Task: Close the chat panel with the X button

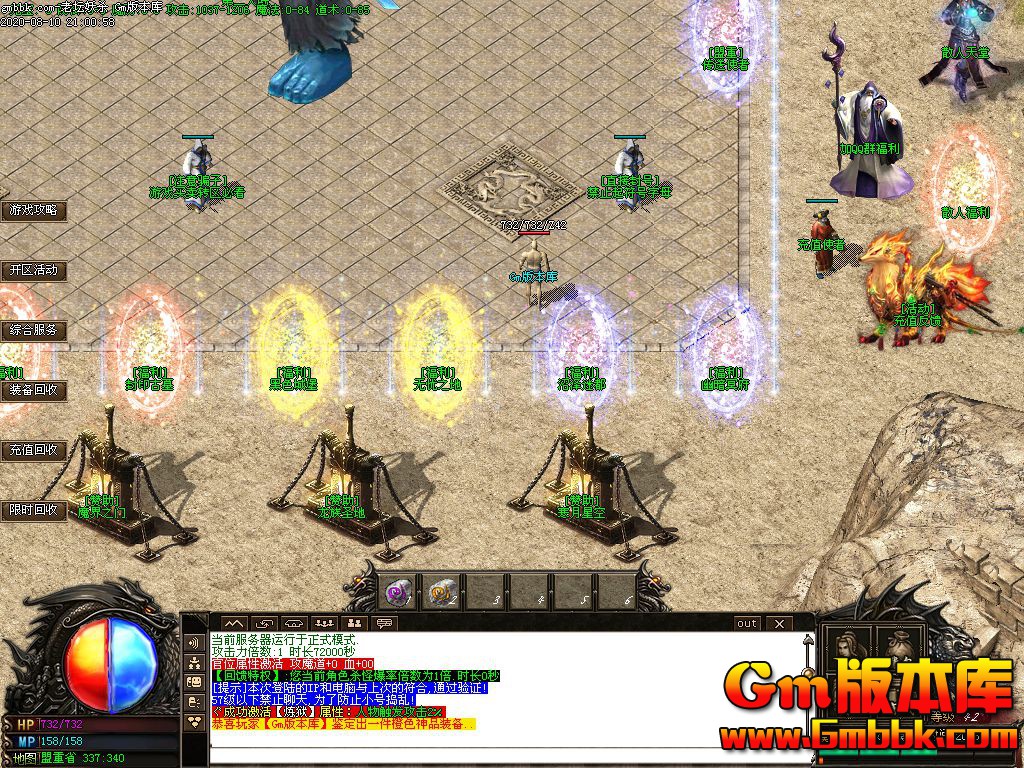Action: (780, 623)
